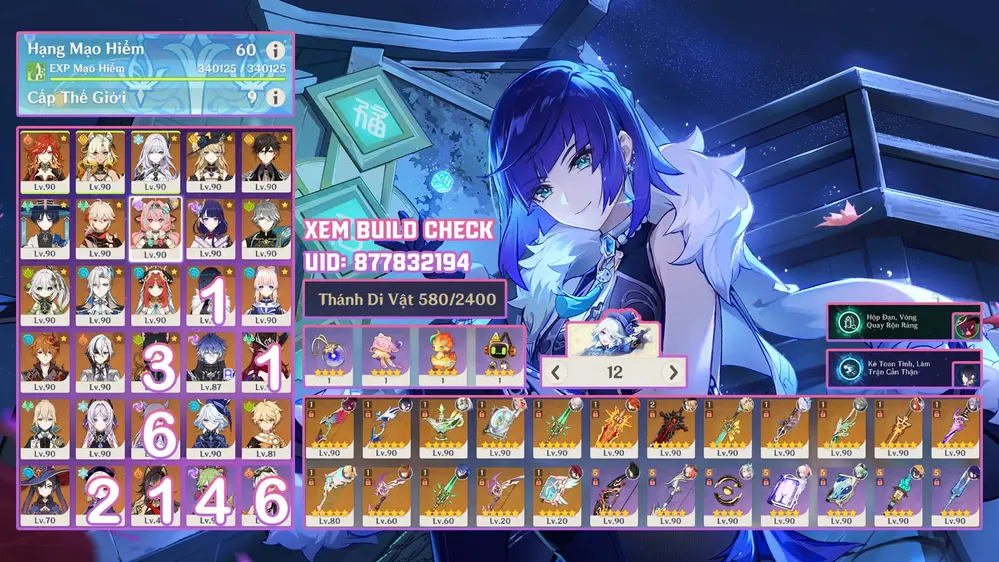Choose the red spiked claymore with refinement 2
999x562 pixels.
[671, 427]
